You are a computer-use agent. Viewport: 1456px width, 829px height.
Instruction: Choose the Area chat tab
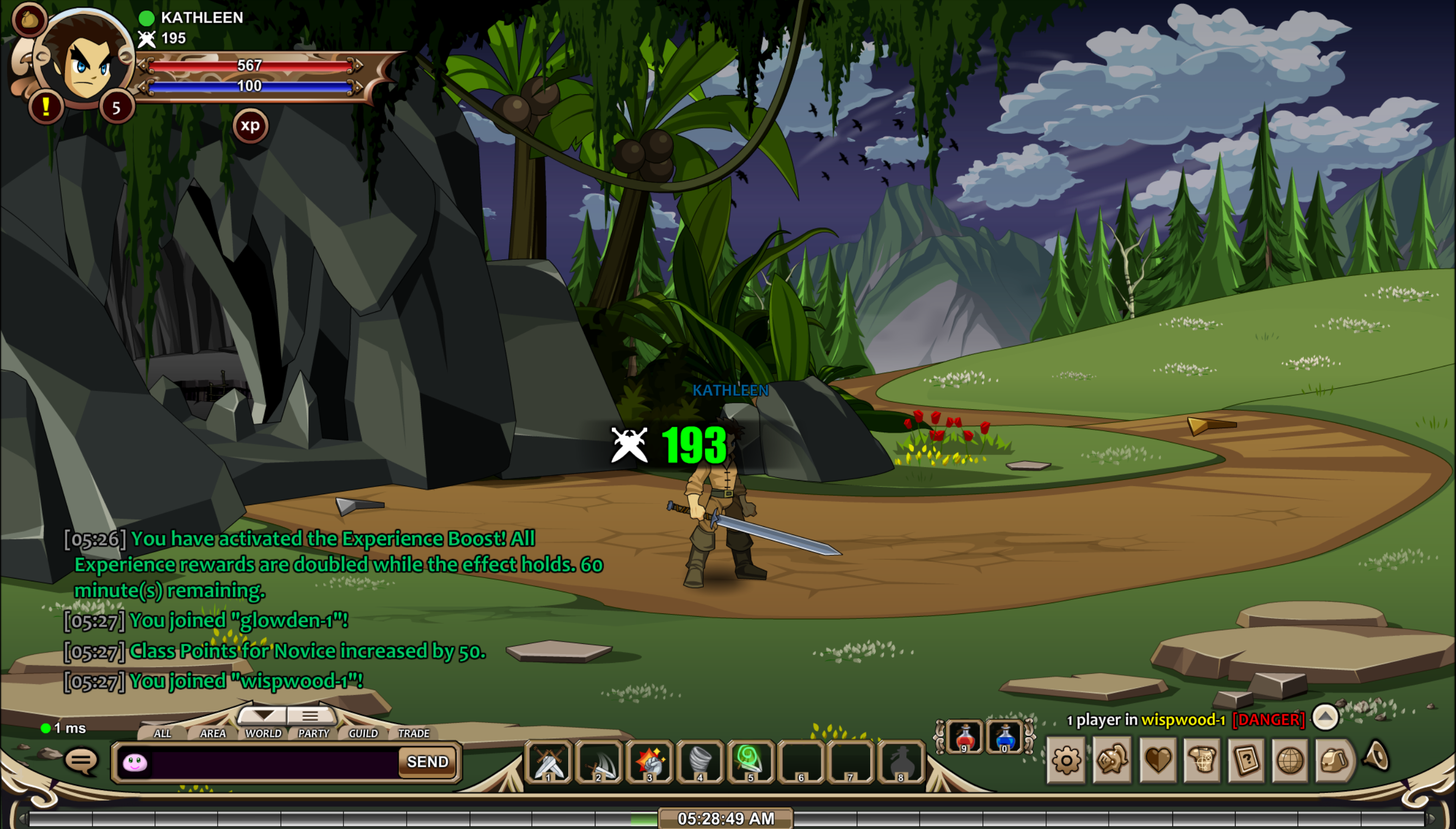[213, 733]
